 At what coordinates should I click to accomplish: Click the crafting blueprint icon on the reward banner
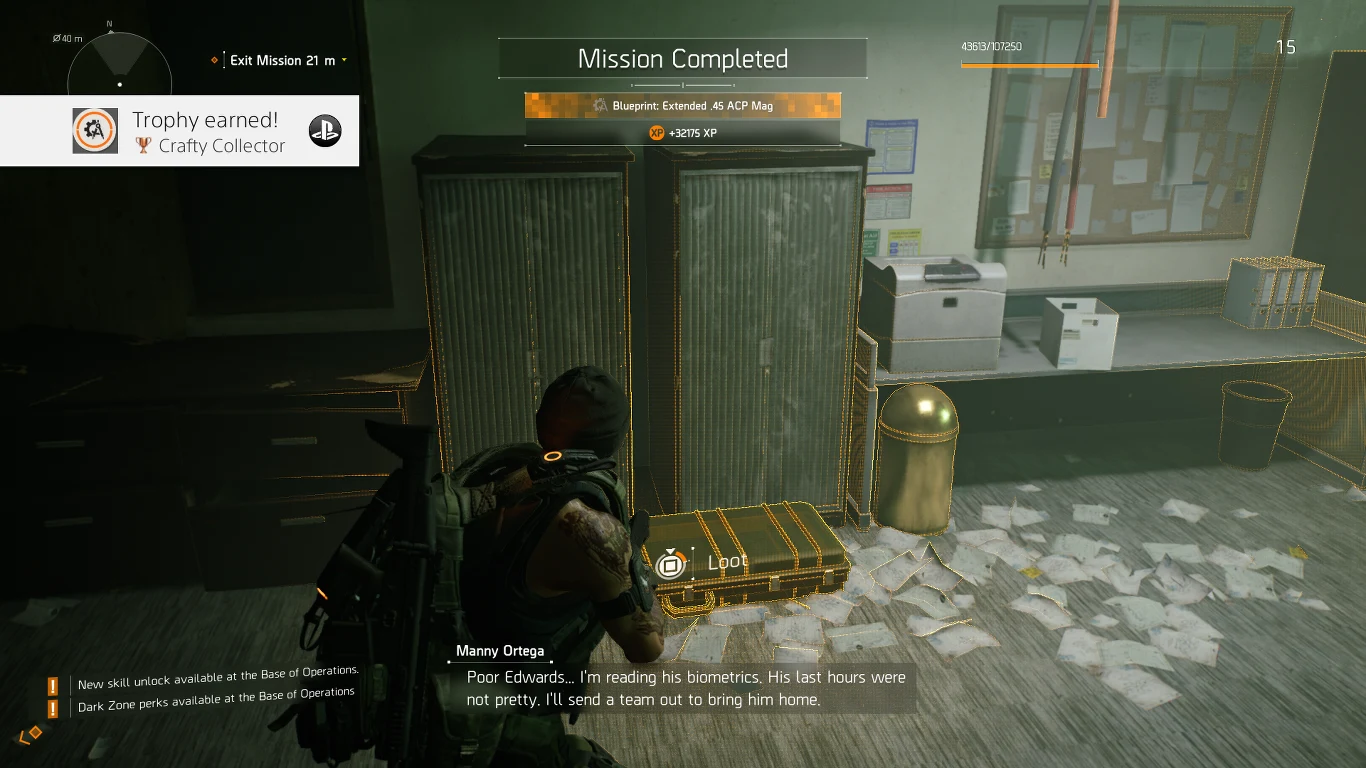click(x=601, y=105)
